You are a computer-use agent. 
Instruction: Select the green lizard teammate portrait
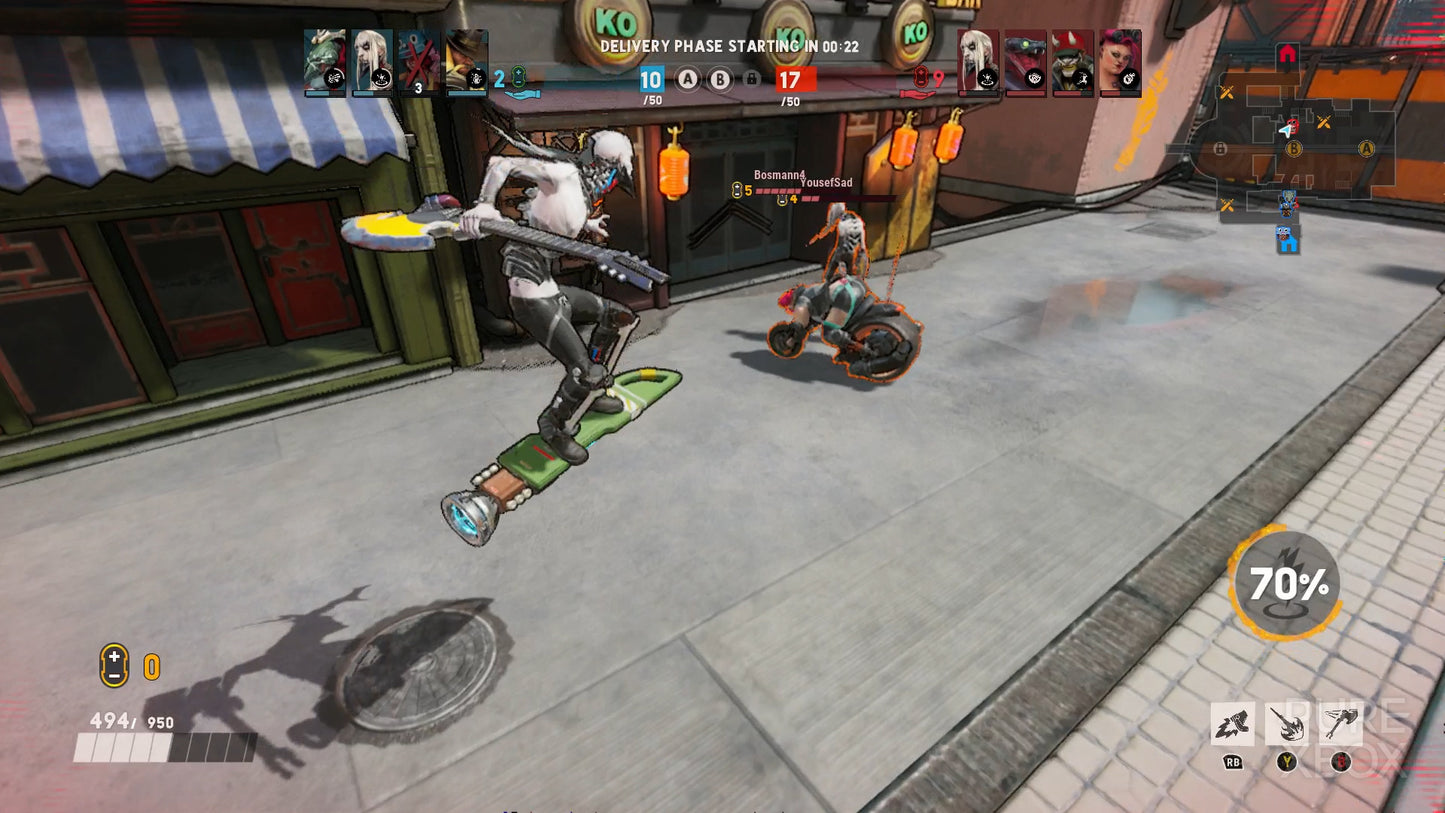click(x=325, y=62)
